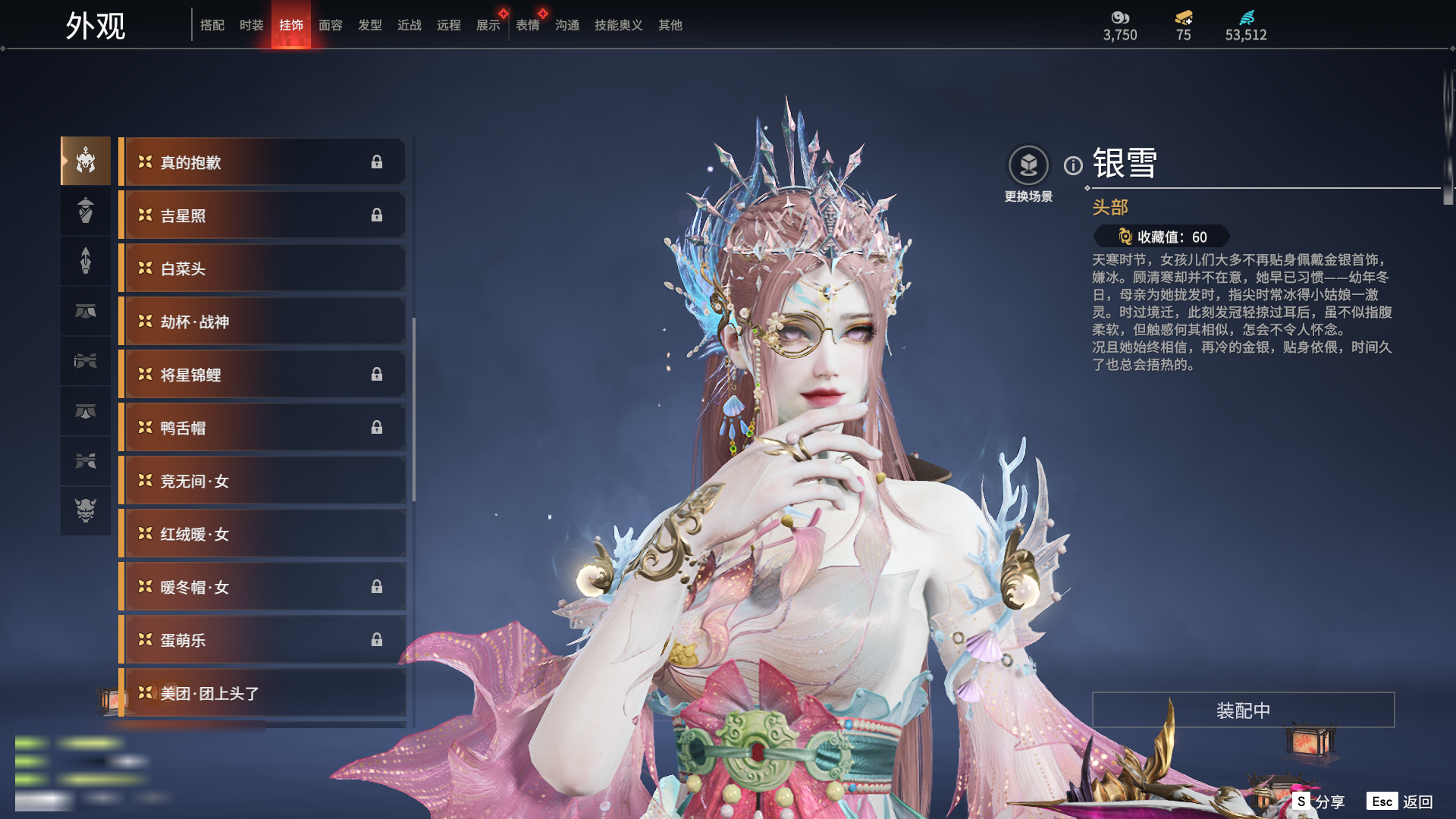
Task: Select the demon mask category icon
Action: coord(86,510)
